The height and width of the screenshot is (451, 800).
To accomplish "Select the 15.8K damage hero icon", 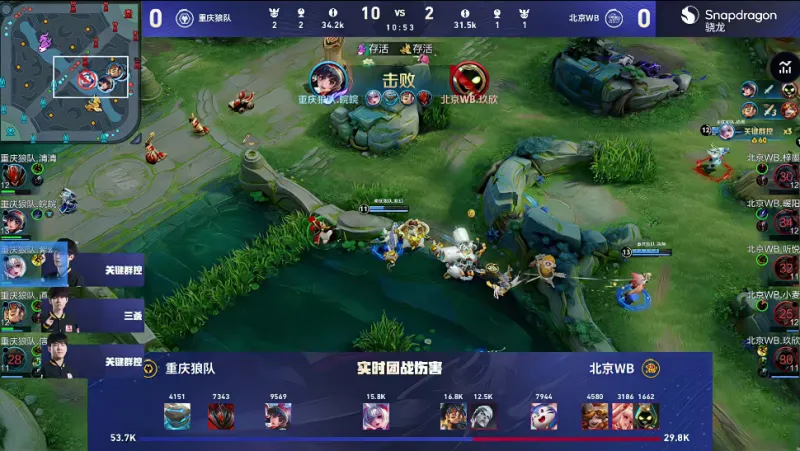I will coord(376,416).
